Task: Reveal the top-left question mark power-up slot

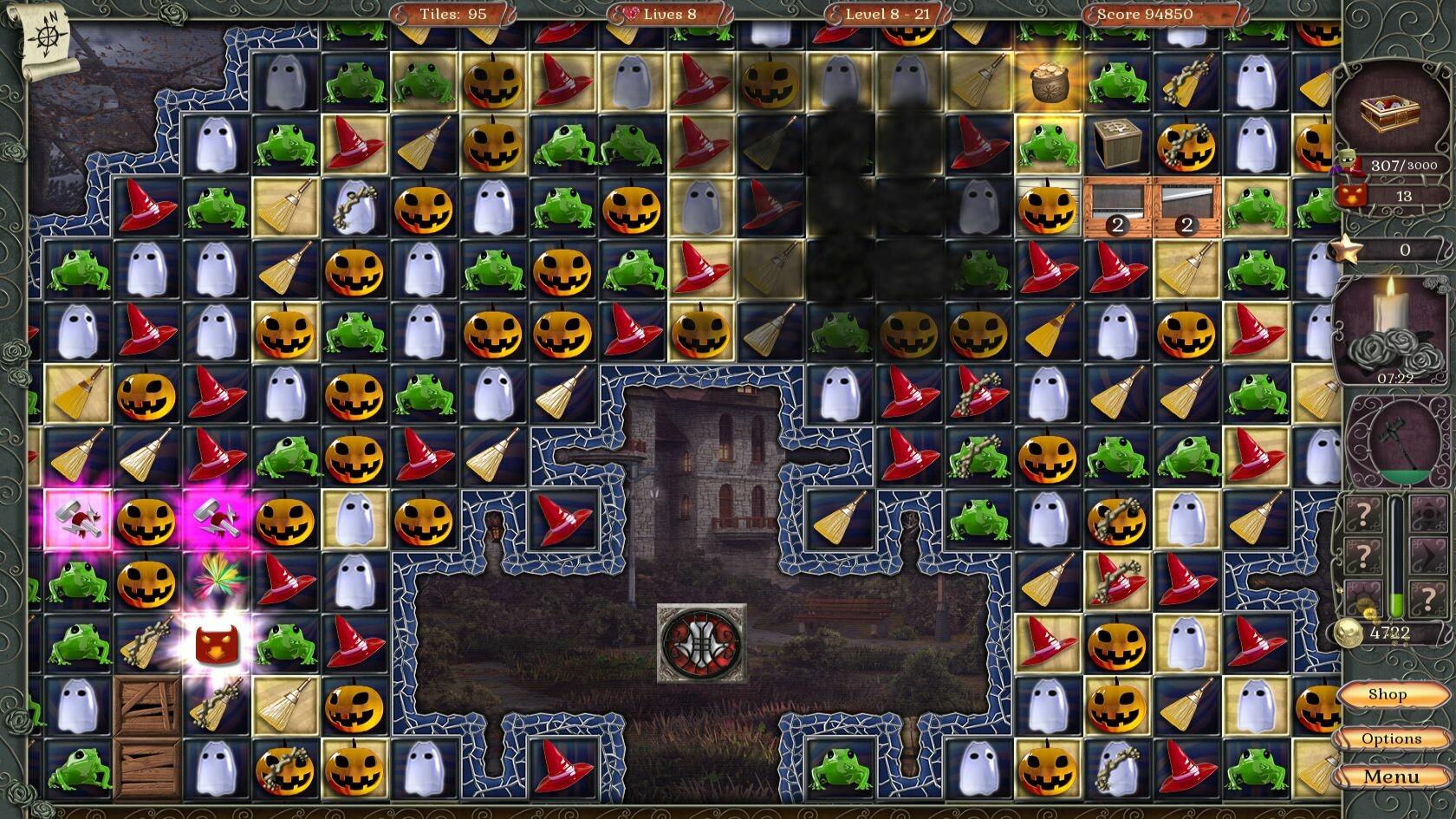Action: pyautogui.click(x=1365, y=513)
